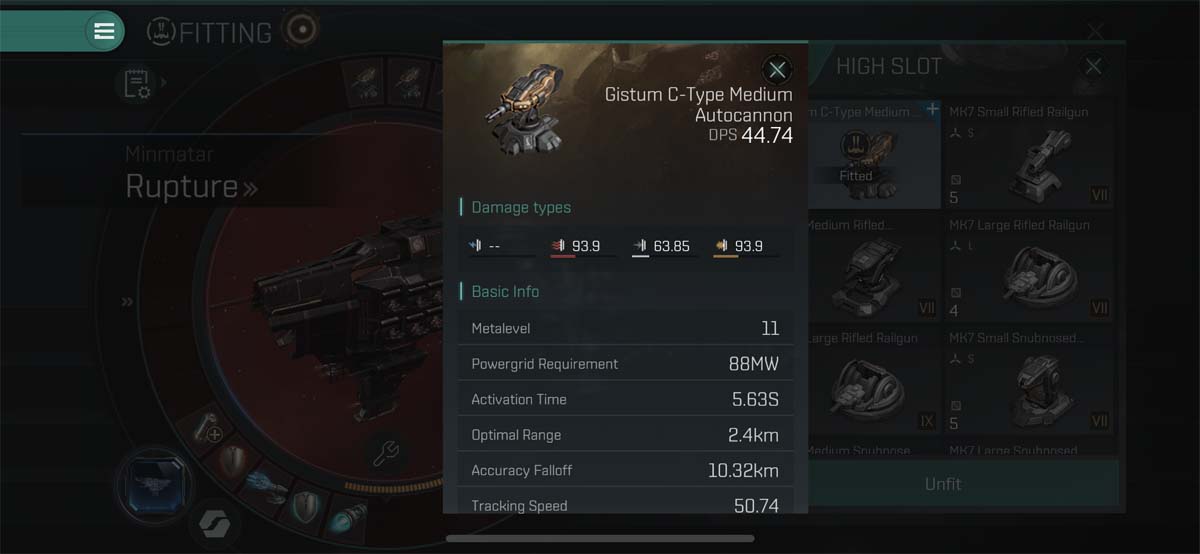Open the fitting settings clipboard icon
This screenshot has width=1200, height=554.
coord(137,84)
